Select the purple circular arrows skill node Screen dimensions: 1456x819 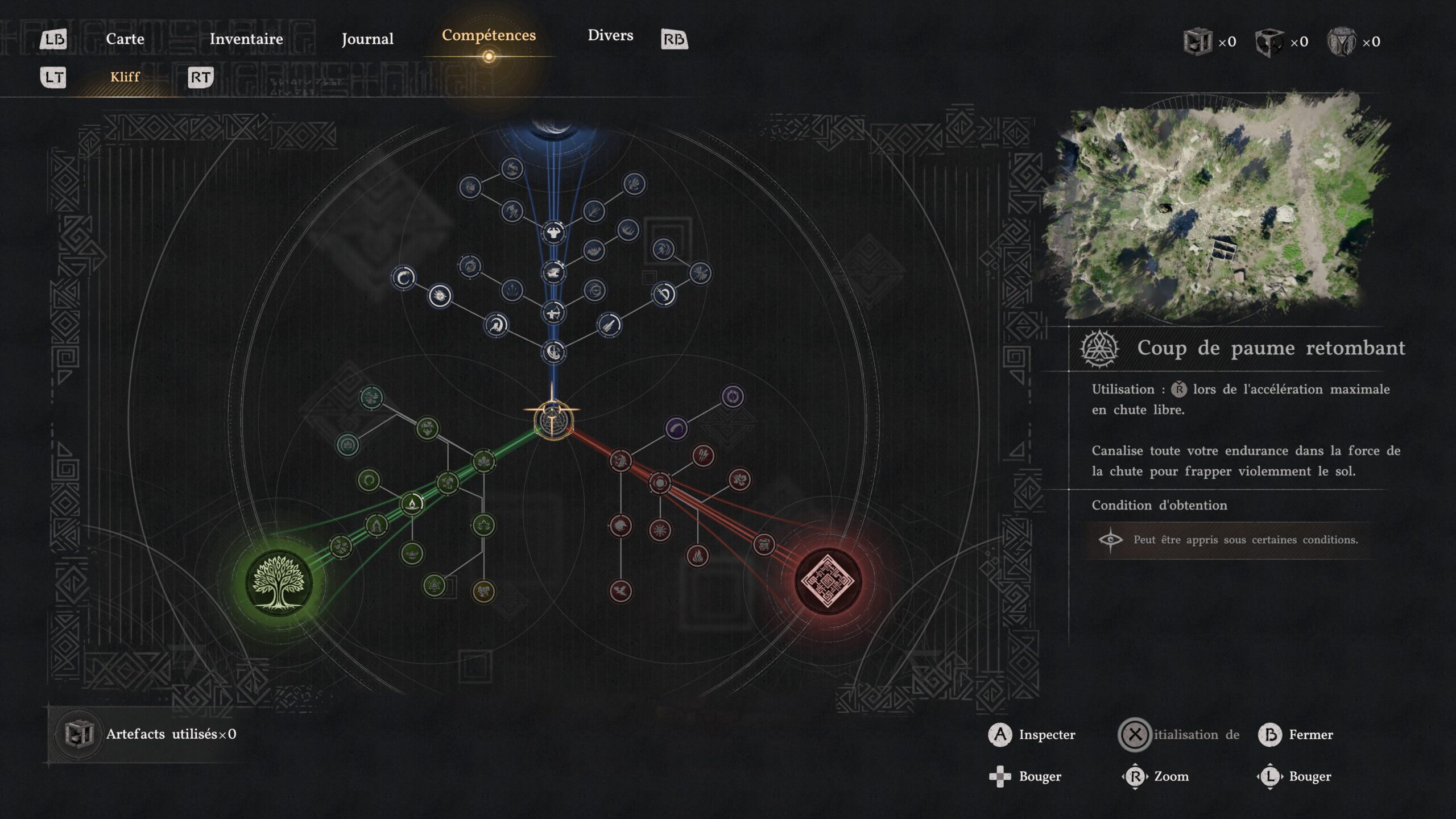(x=733, y=396)
